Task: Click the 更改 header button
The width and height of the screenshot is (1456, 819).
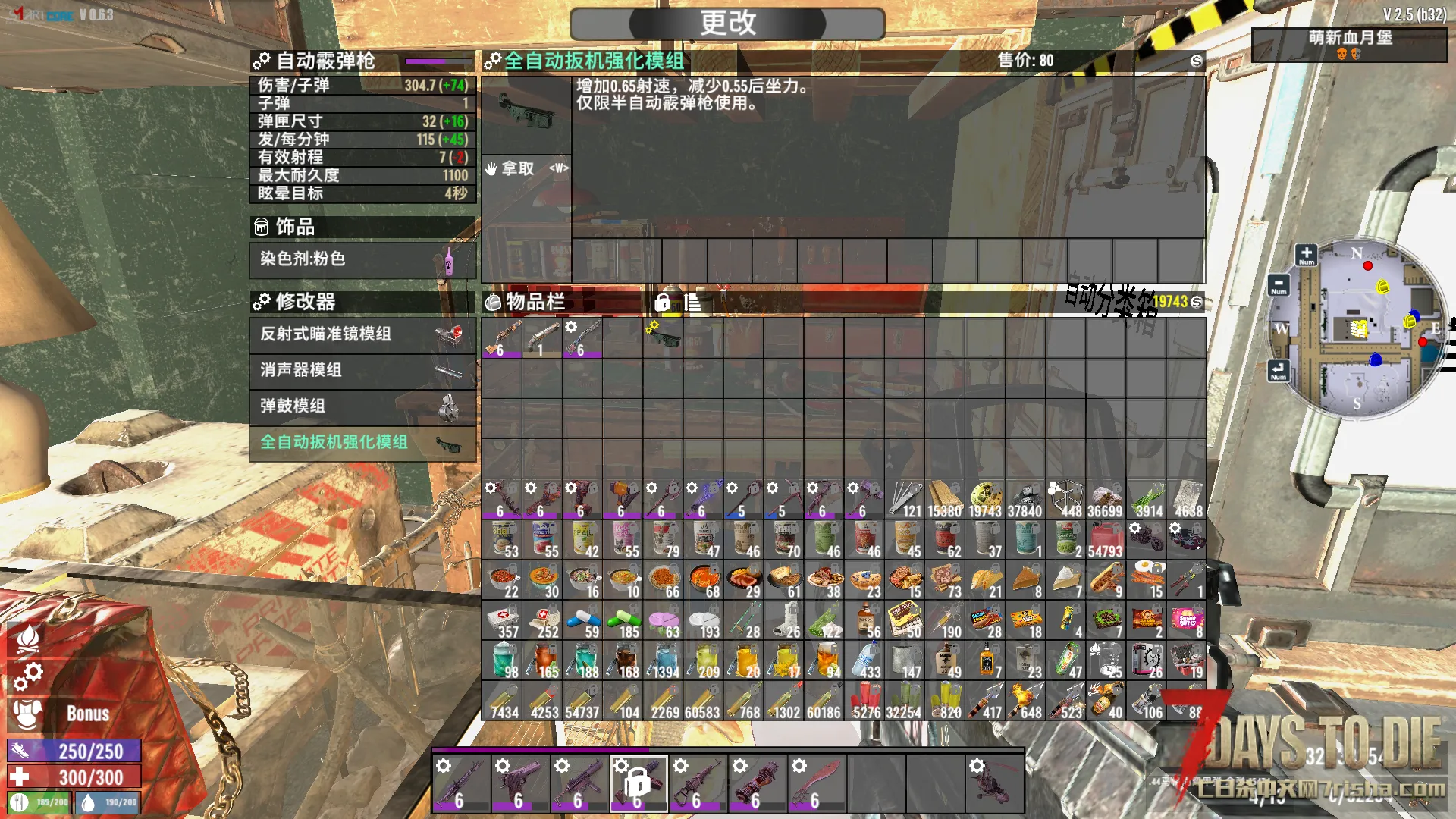Action: pyautogui.click(x=727, y=24)
